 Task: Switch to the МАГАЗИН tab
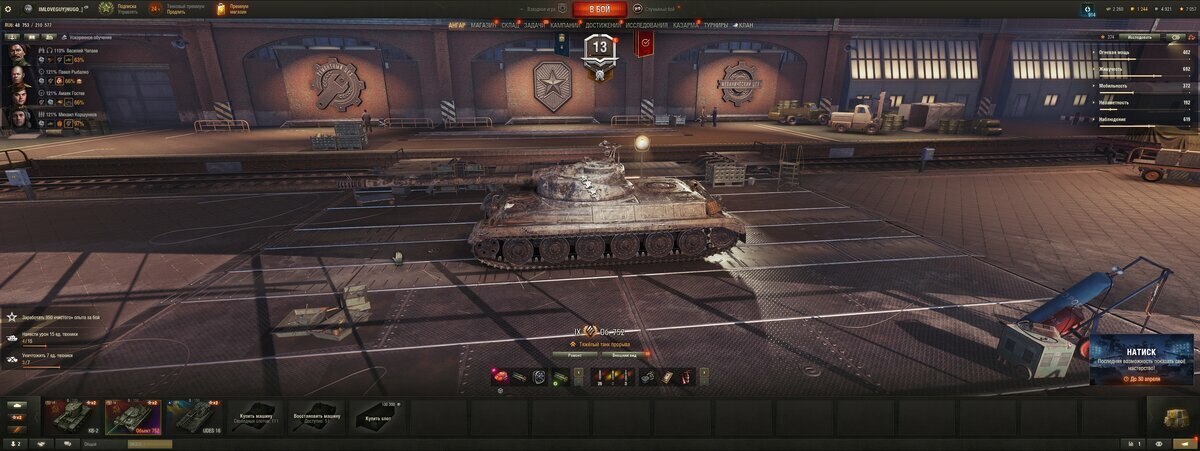(483, 25)
